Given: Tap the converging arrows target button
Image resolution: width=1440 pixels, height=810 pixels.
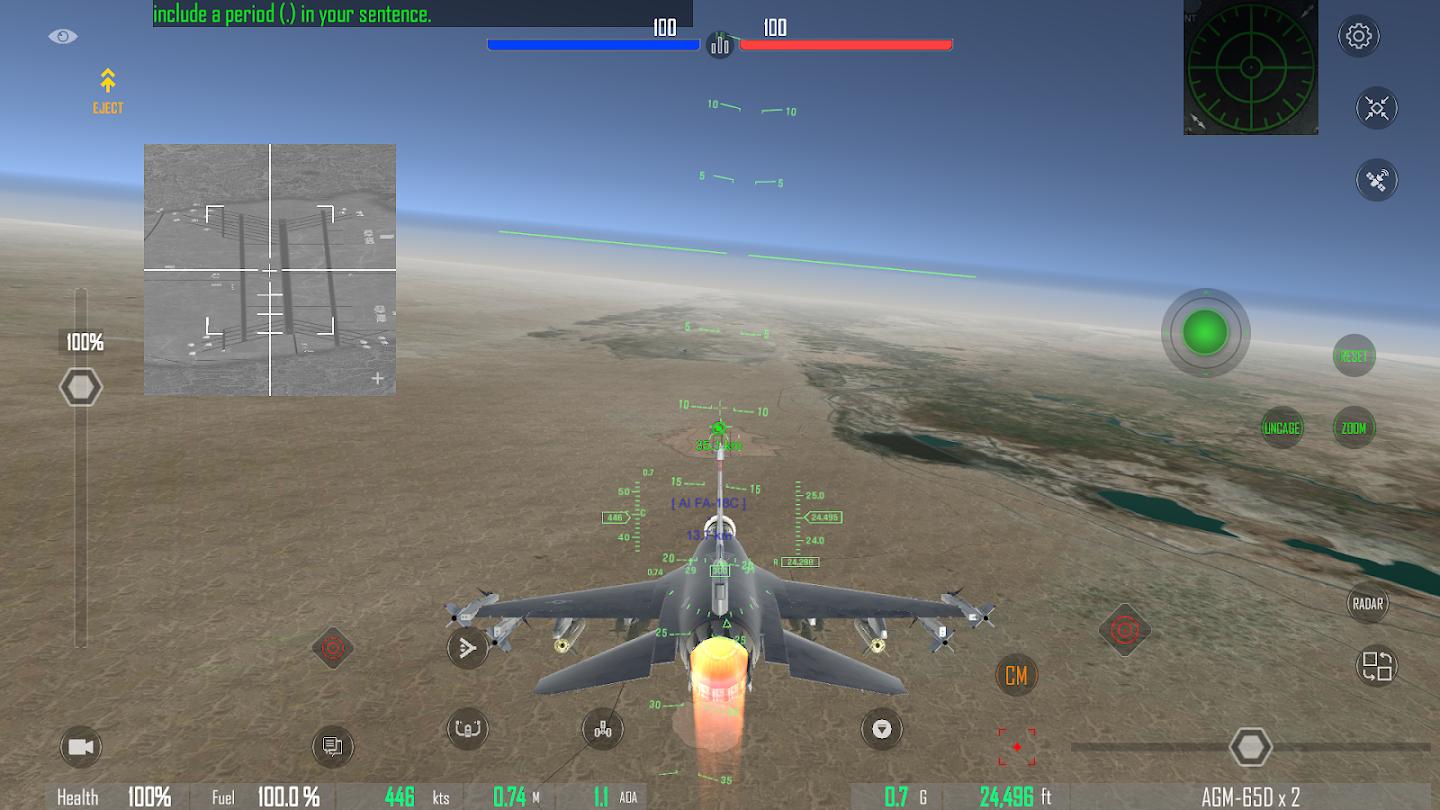Looking at the screenshot, I should coord(1377,108).
